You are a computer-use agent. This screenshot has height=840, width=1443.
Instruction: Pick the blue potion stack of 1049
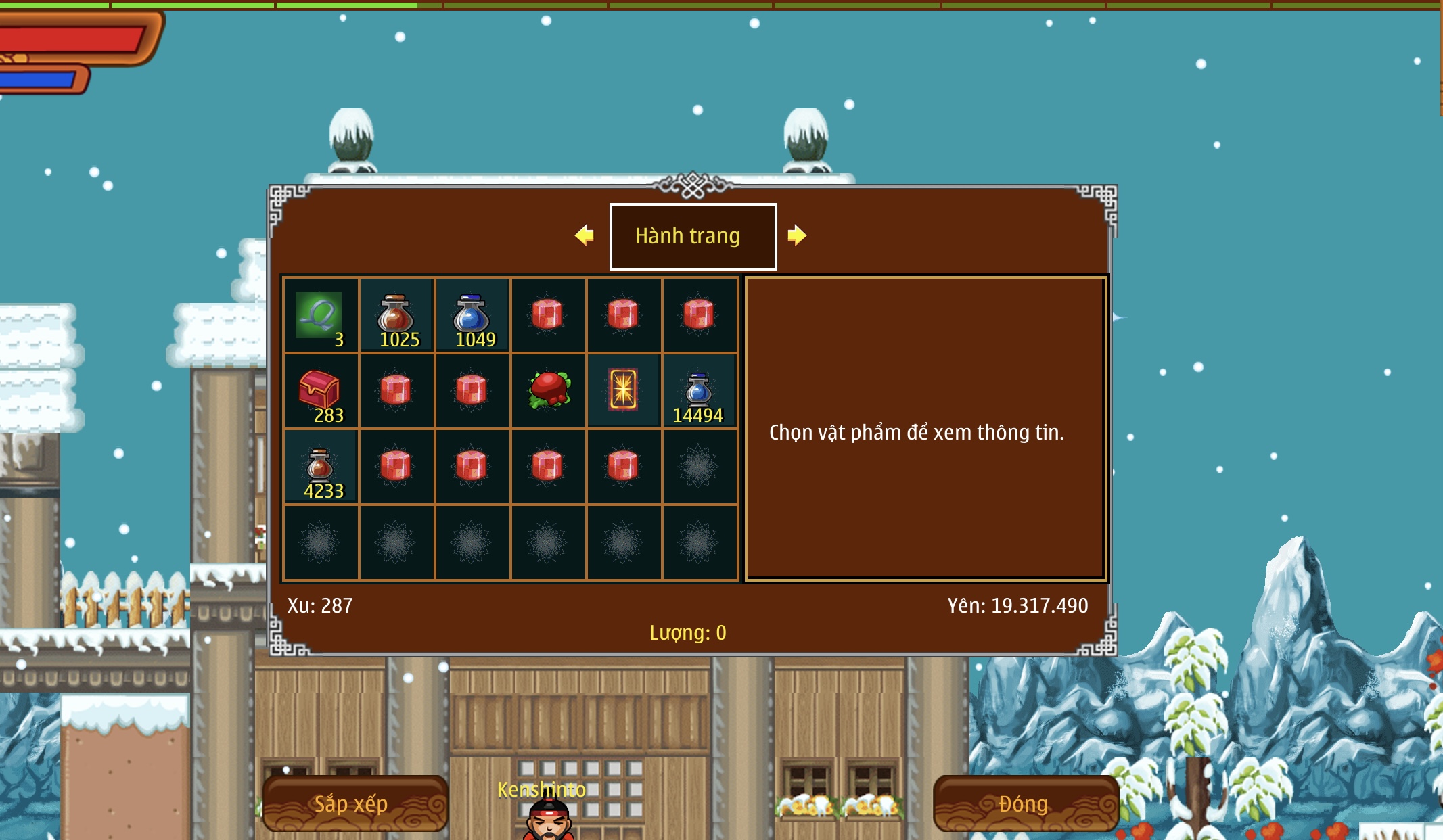tap(472, 315)
